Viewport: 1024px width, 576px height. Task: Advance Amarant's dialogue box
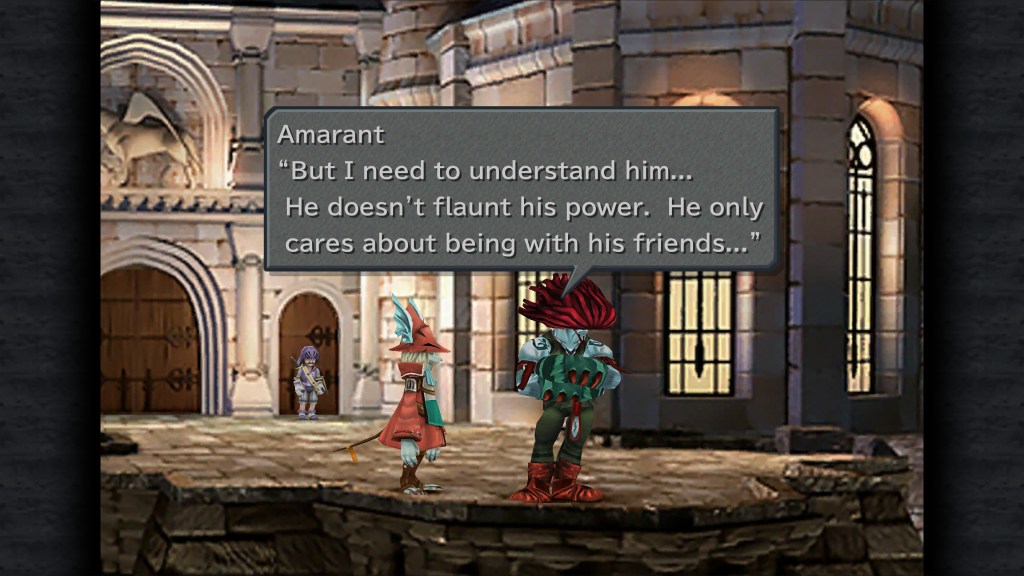(521, 190)
